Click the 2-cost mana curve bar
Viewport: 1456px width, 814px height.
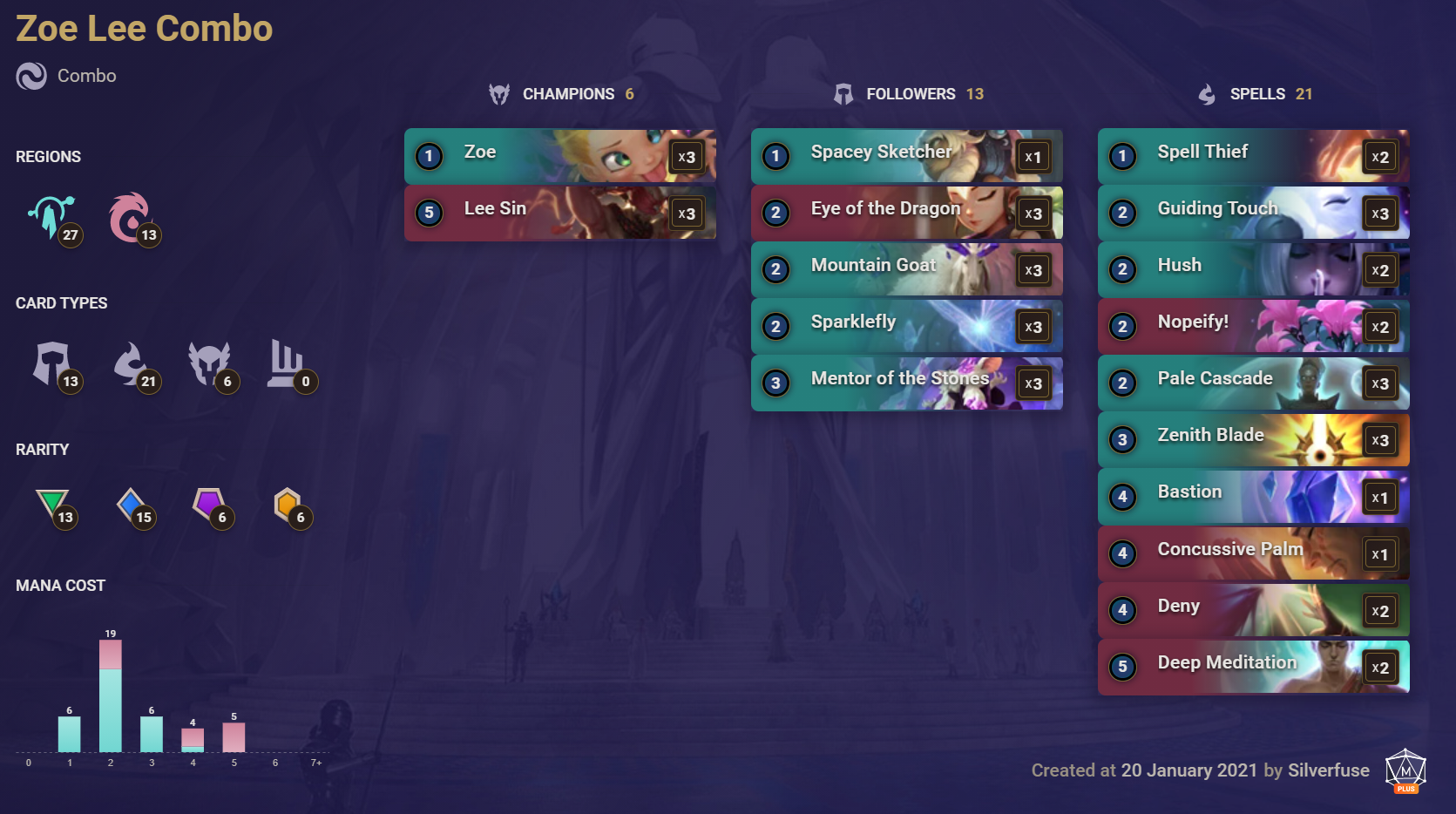(111, 697)
